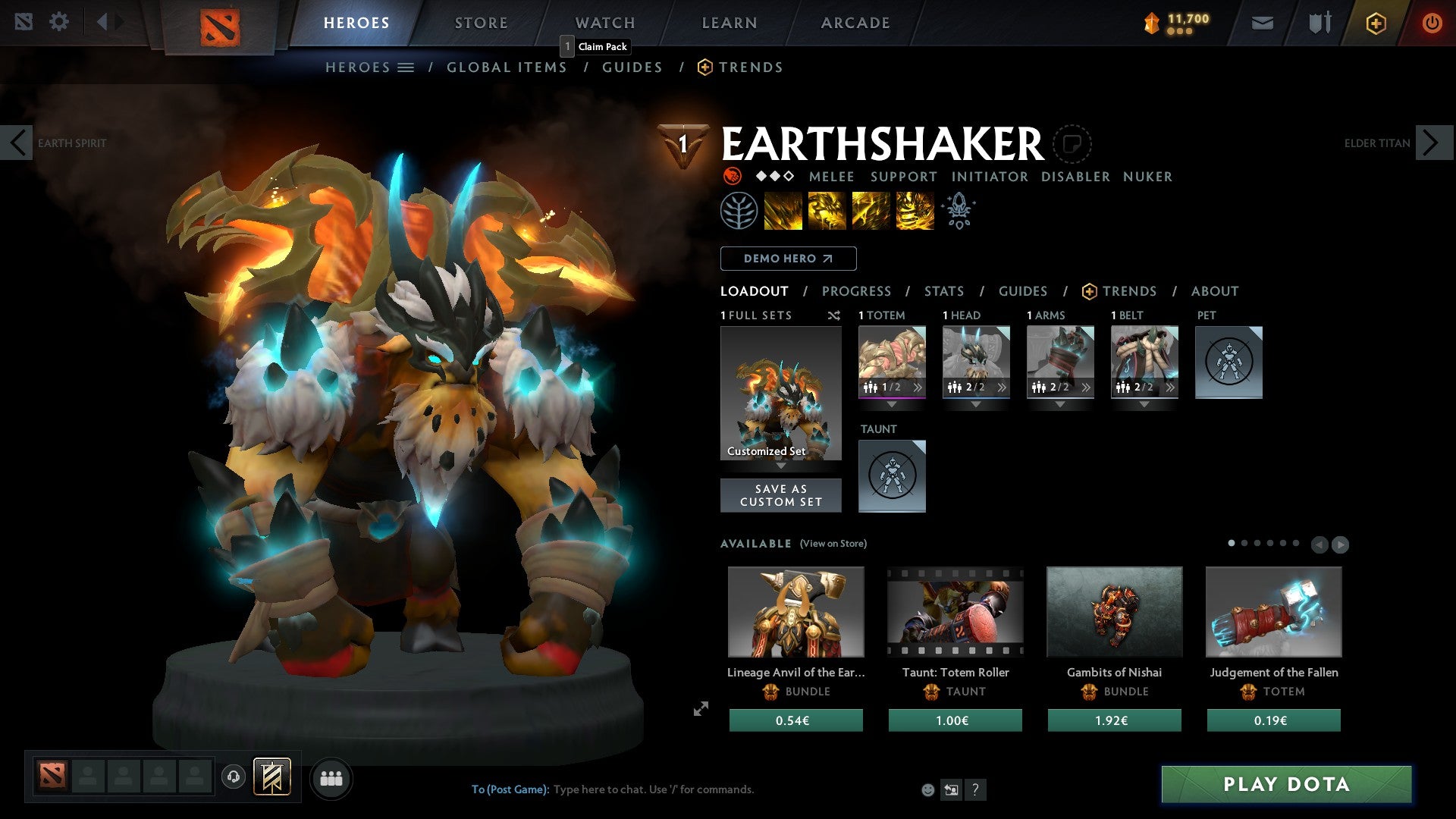Image resolution: width=1456 pixels, height=819 pixels.
Task: Click the Dota Plus hexagon icon
Action: (1375, 23)
